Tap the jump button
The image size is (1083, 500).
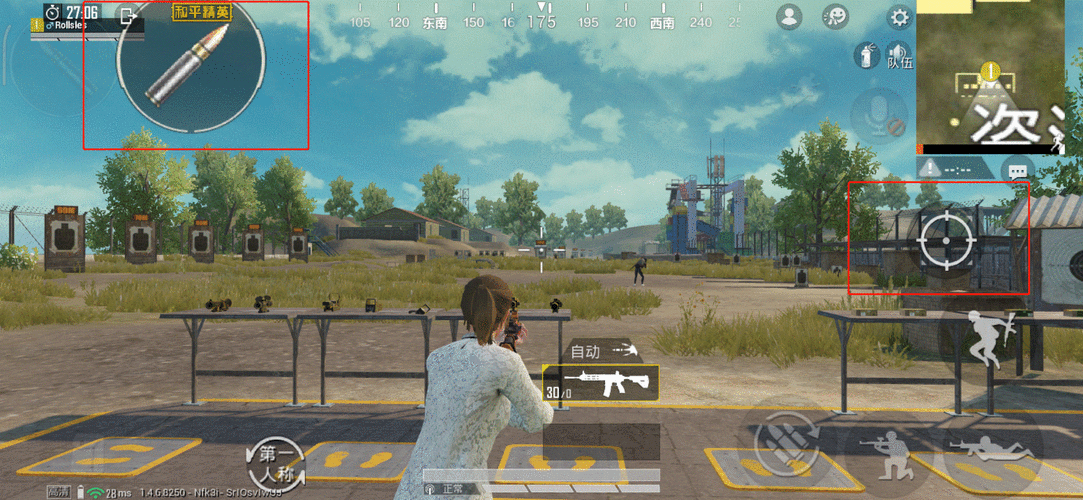tap(984, 340)
